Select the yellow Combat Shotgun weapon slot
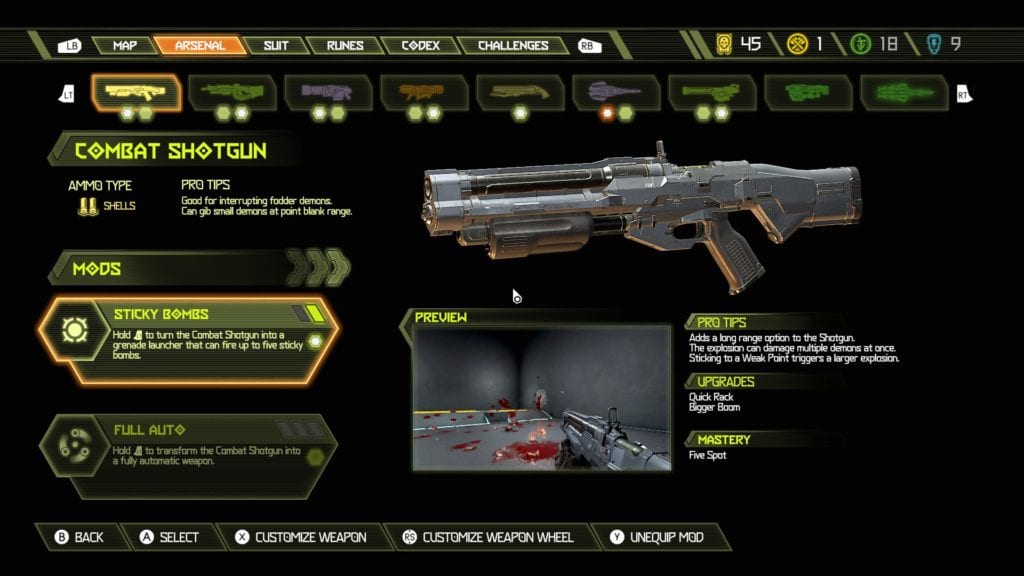The width and height of the screenshot is (1024, 576). point(137,92)
